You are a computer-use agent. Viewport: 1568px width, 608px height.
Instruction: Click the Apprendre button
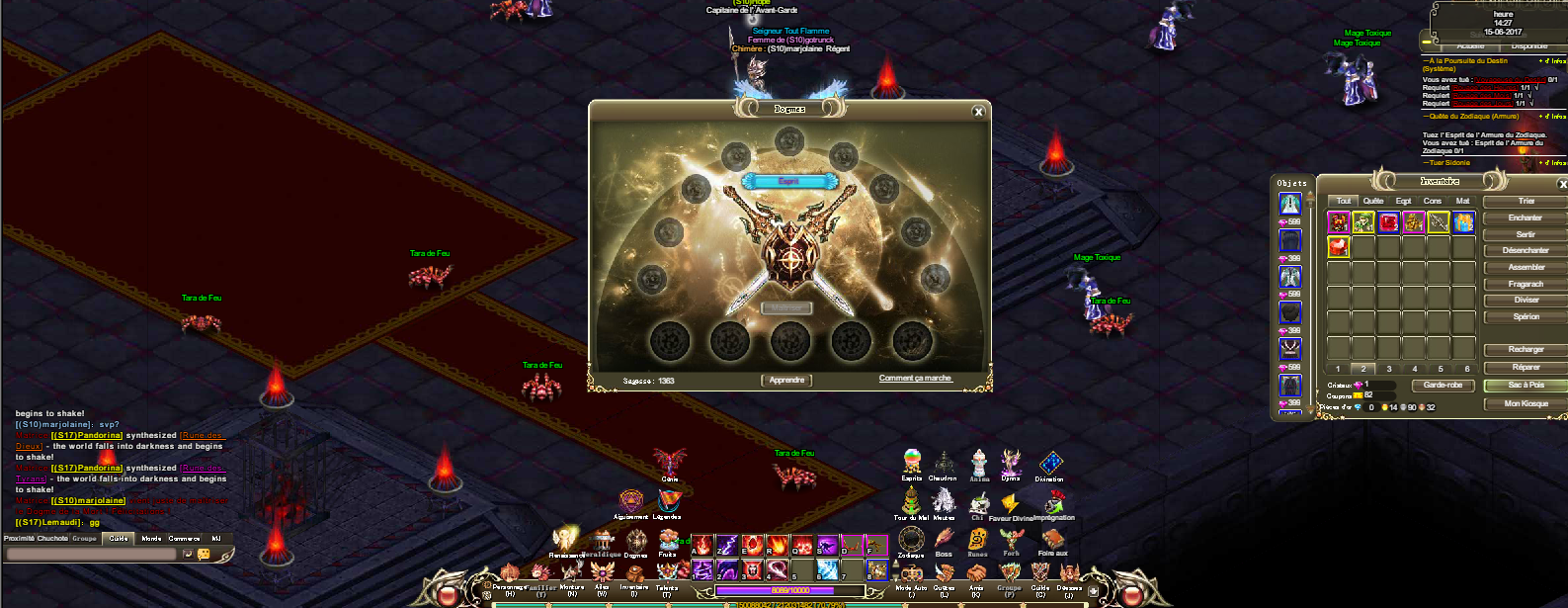(787, 380)
